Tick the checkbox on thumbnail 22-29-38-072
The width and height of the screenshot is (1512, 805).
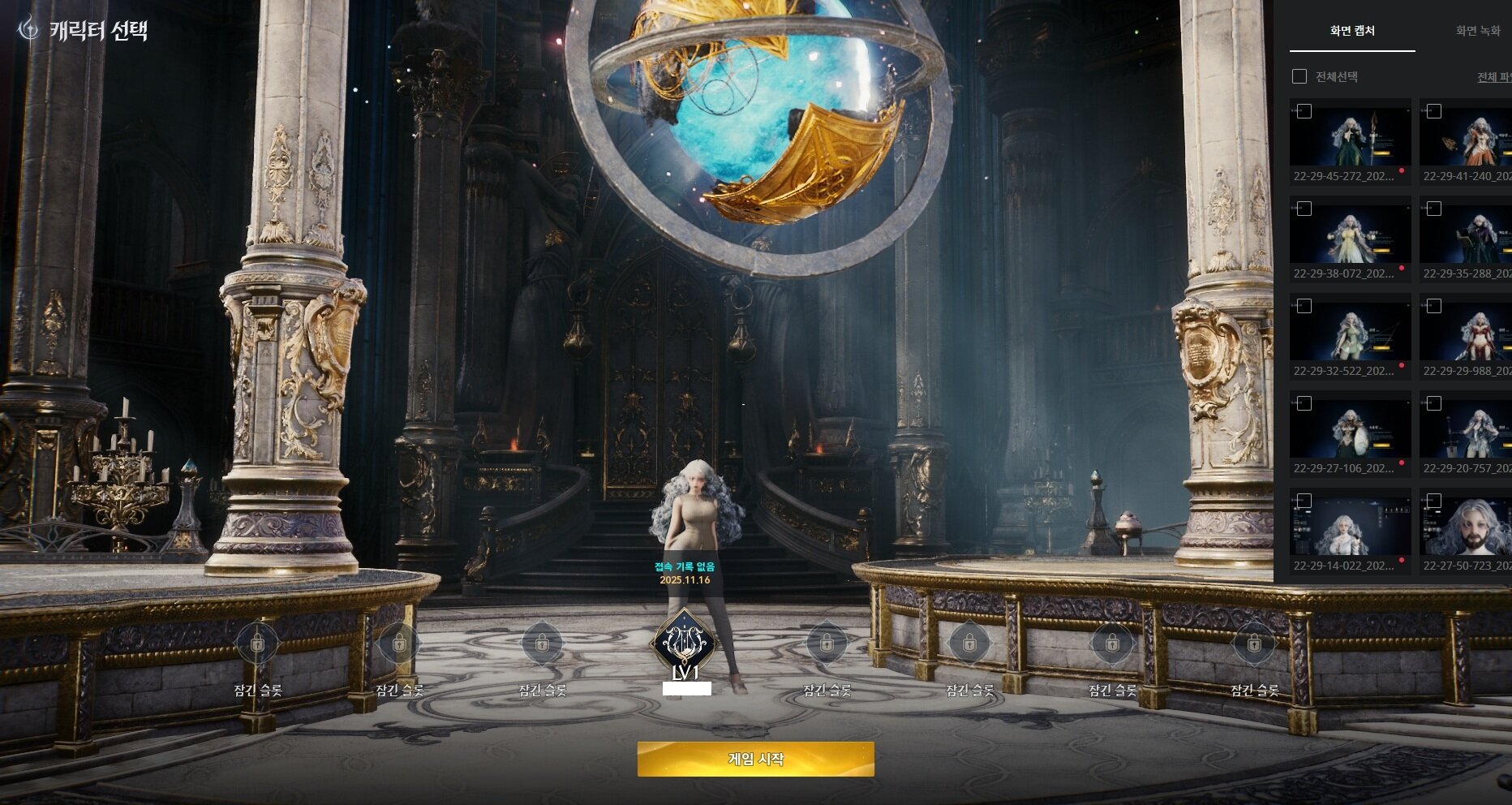pos(1304,209)
